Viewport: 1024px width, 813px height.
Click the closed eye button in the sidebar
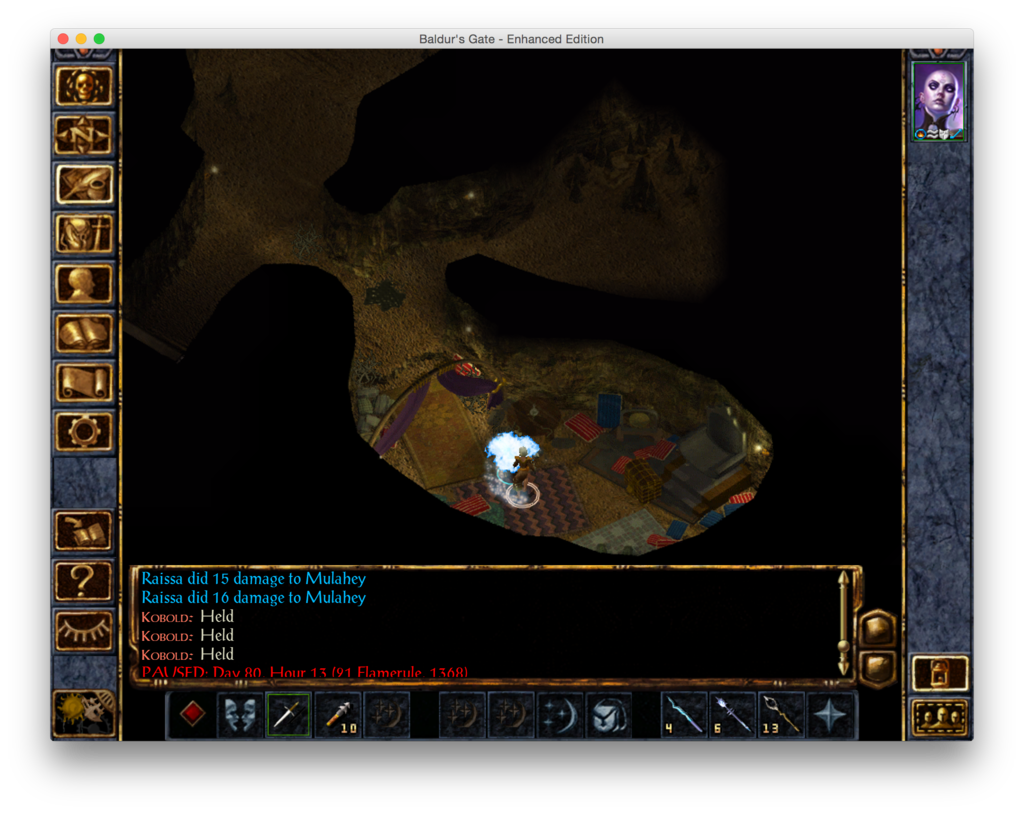point(84,630)
